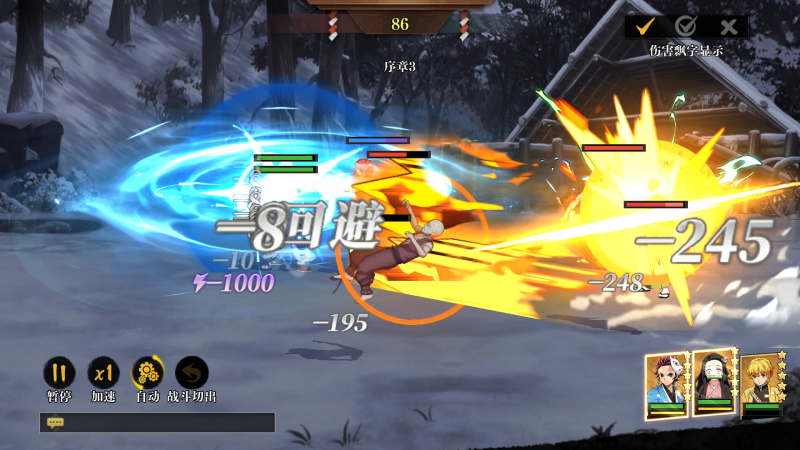The image size is (800, 450).
Task: Select Zenitsu's character card
Action: (x=760, y=385)
